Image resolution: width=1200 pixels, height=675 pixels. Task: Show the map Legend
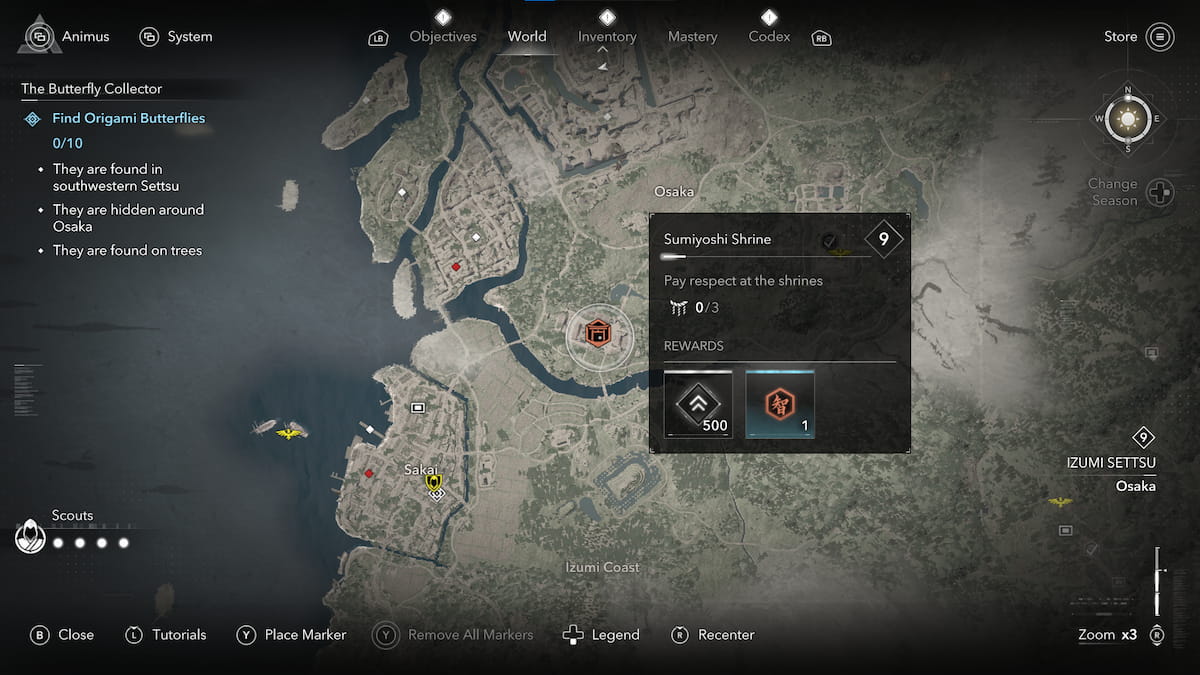601,635
